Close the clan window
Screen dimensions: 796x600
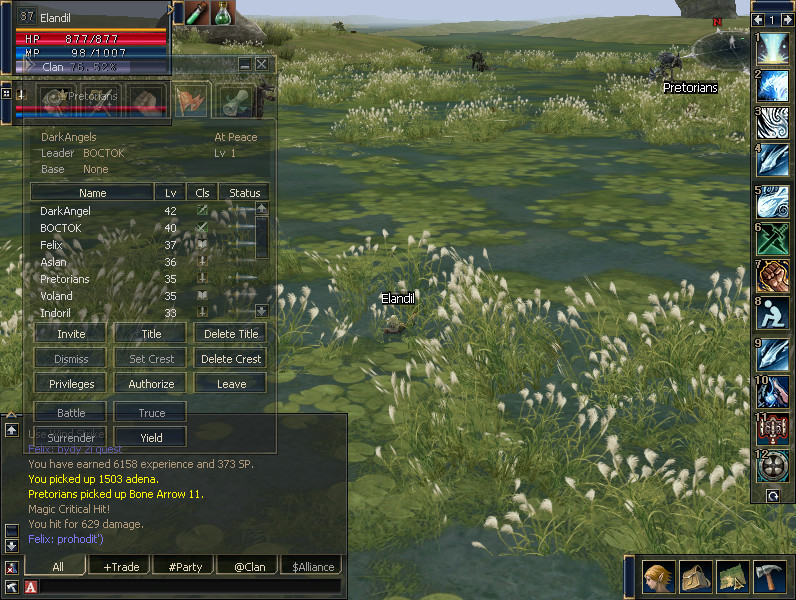[x=262, y=64]
